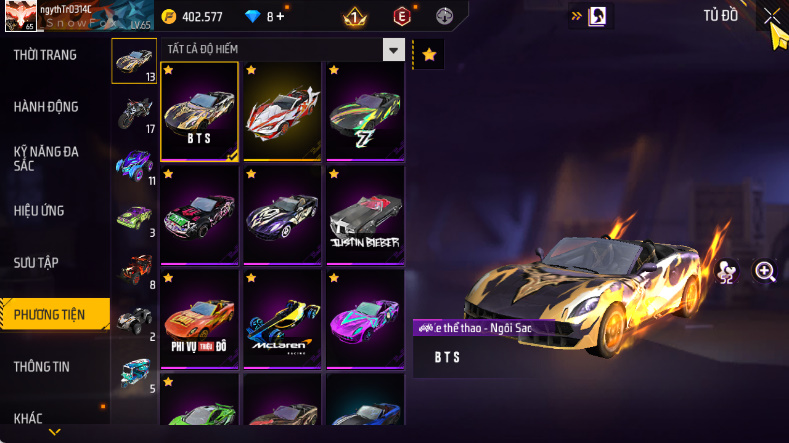Go to the Sưu Tập tab
Viewport: 789px width, 443px height.
click(x=37, y=262)
